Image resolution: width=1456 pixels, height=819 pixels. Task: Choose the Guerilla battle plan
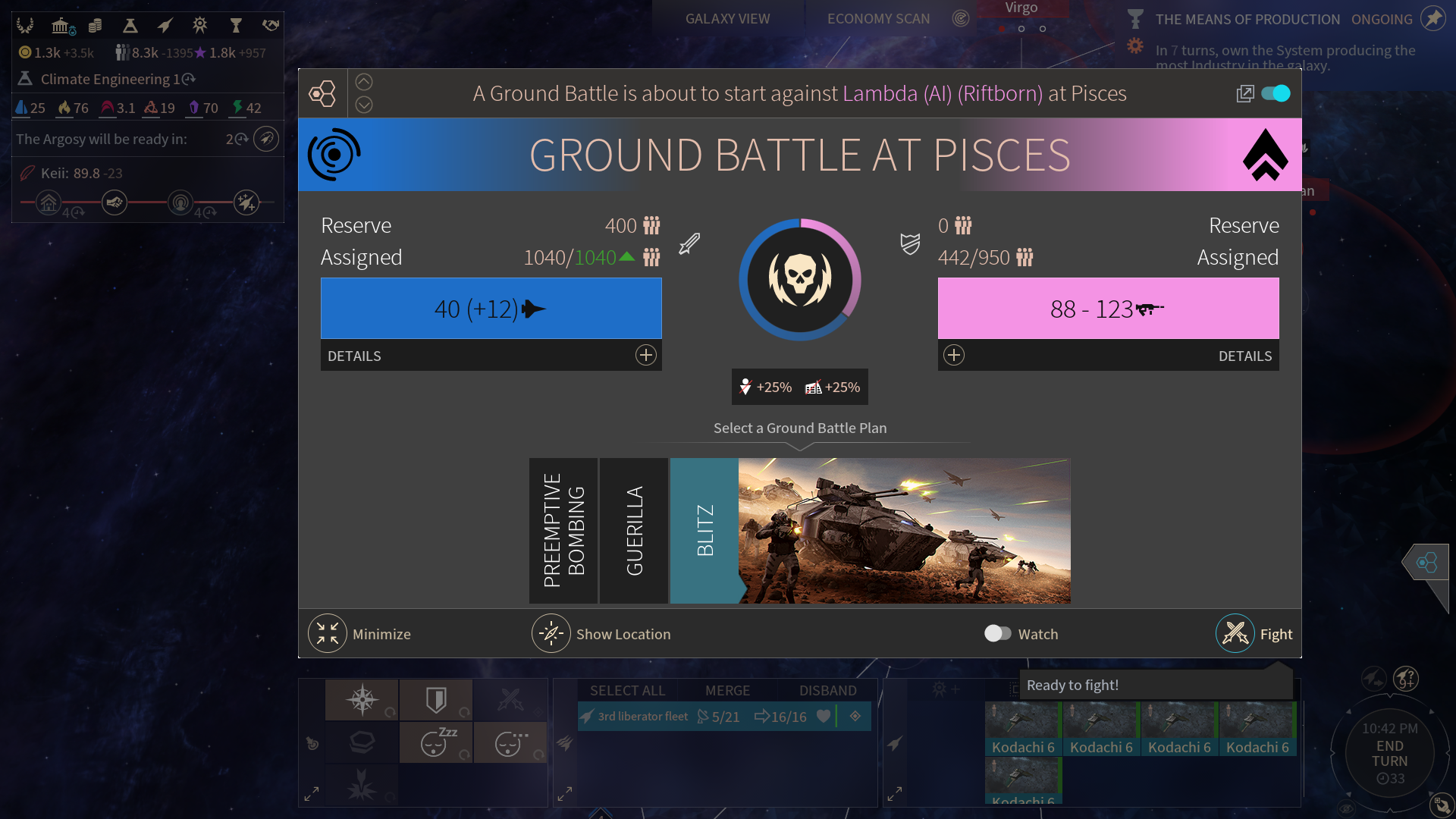634,531
